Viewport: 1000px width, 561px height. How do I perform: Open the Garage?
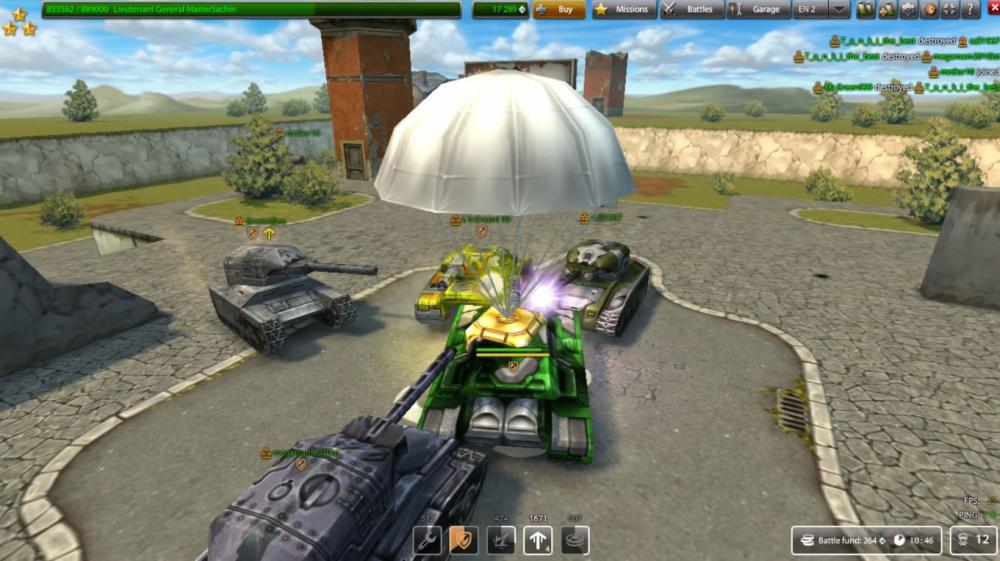click(x=759, y=9)
